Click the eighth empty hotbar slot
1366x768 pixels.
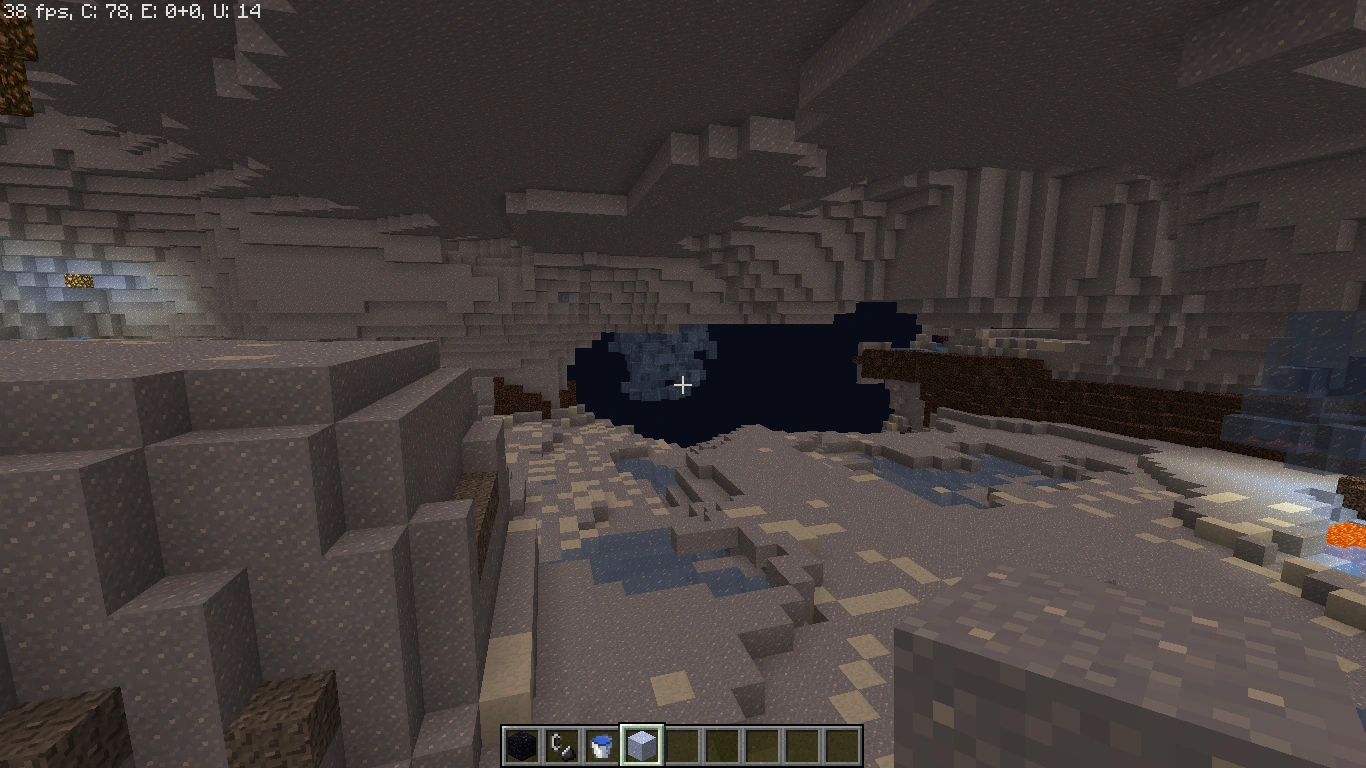tap(804, 744)
